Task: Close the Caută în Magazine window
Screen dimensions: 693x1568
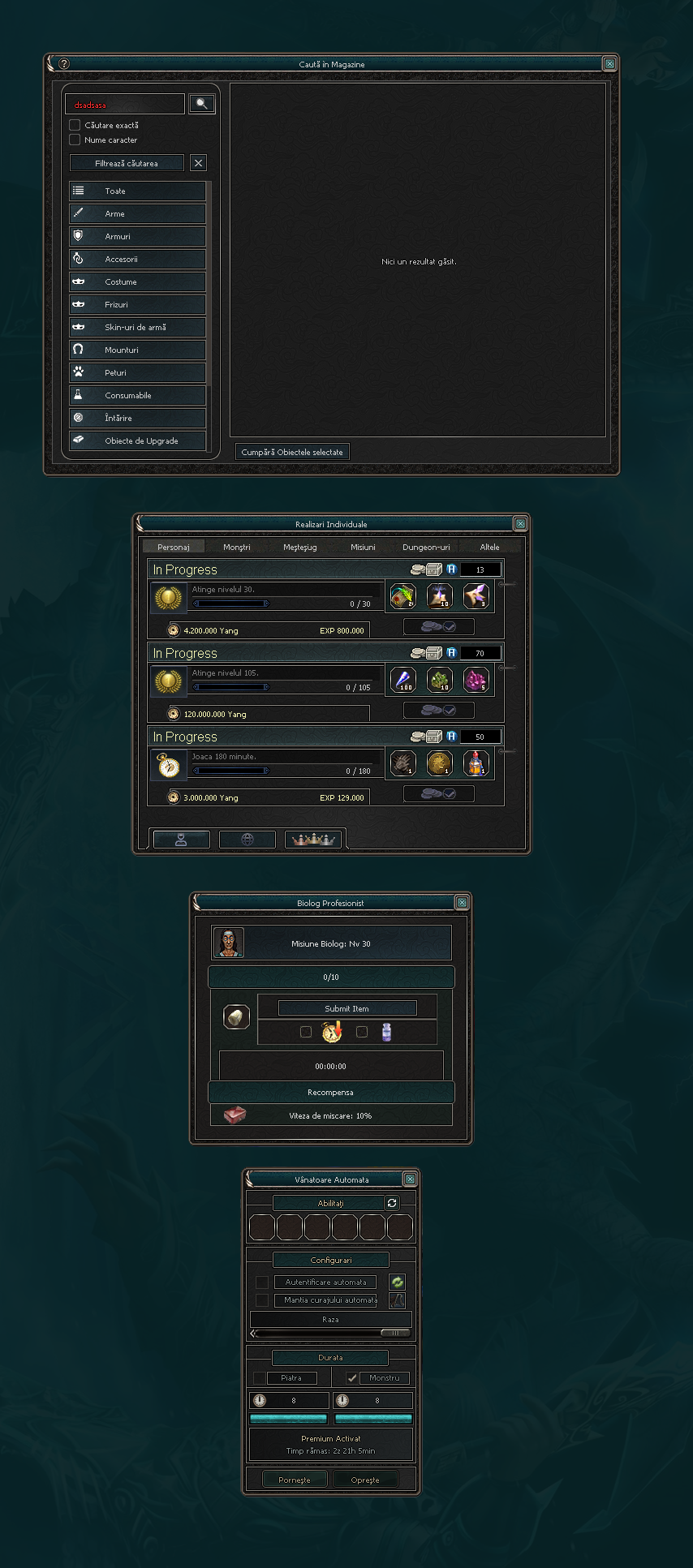Action: [609, 64]
